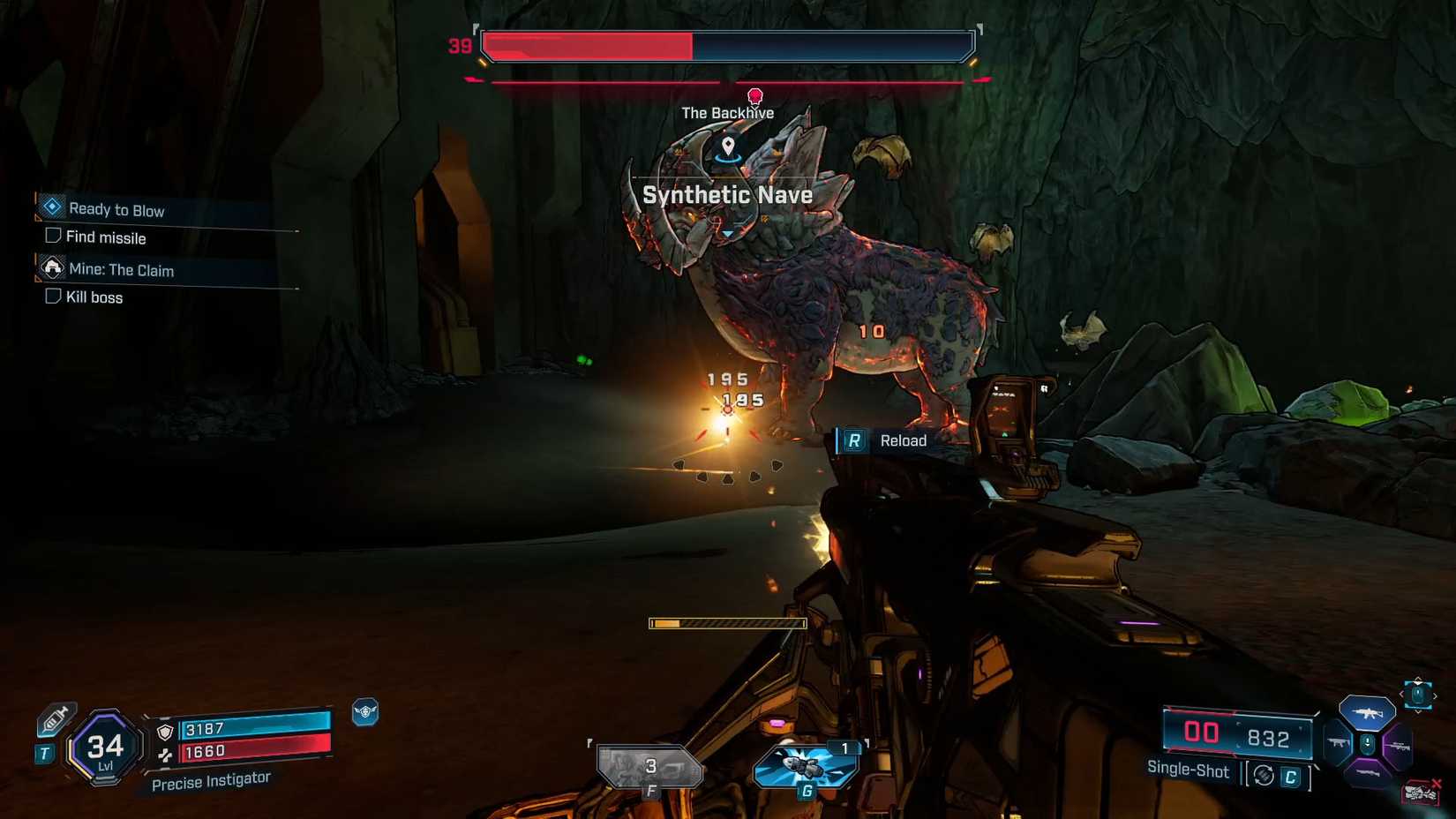The image size is (1456, 819).
Task: Expand the equipped gear panel at top right
Action: [1417, 695]
